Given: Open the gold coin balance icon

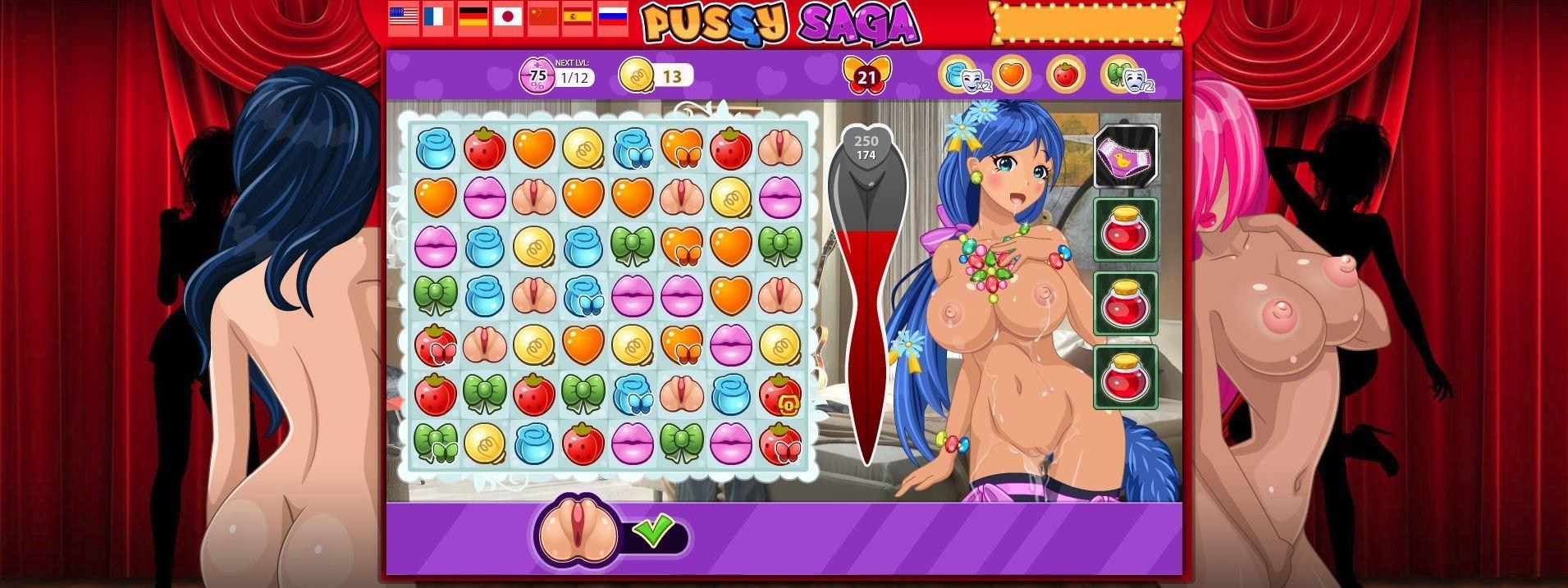Looking at the screenshot, I should [636, 76].
